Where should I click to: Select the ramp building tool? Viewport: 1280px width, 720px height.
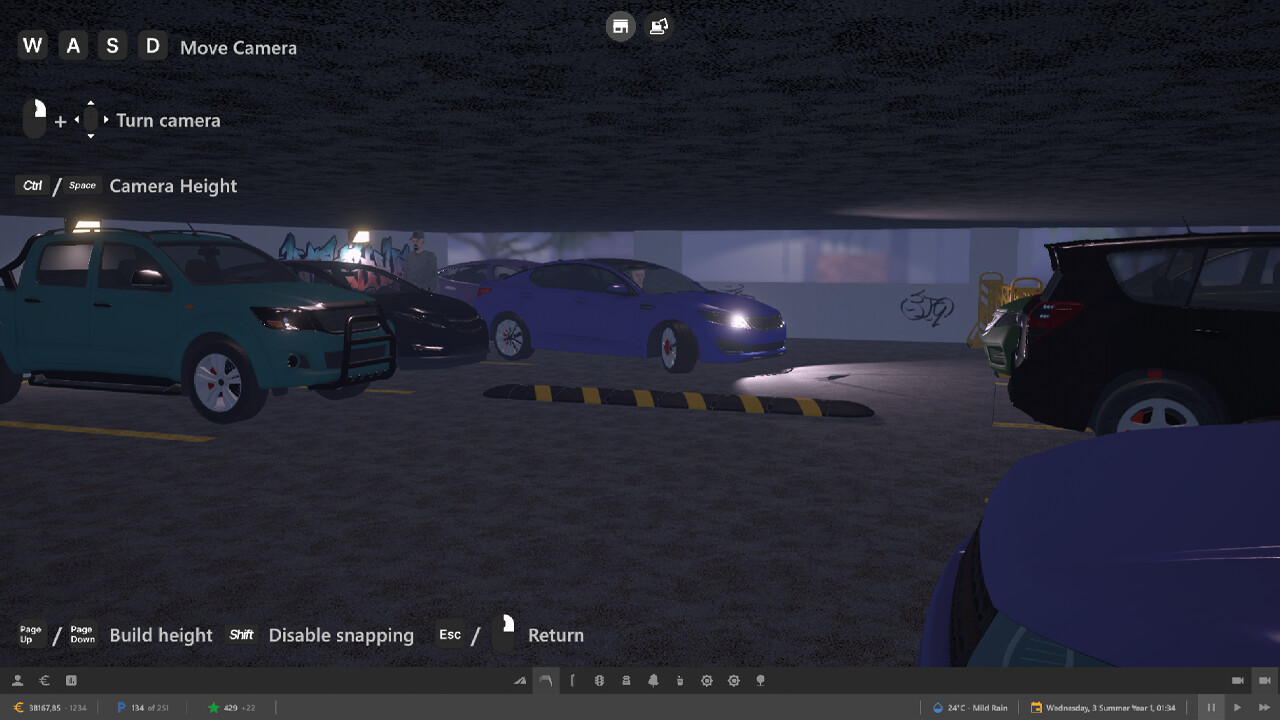pyautogui.click(x=520, y=680)
